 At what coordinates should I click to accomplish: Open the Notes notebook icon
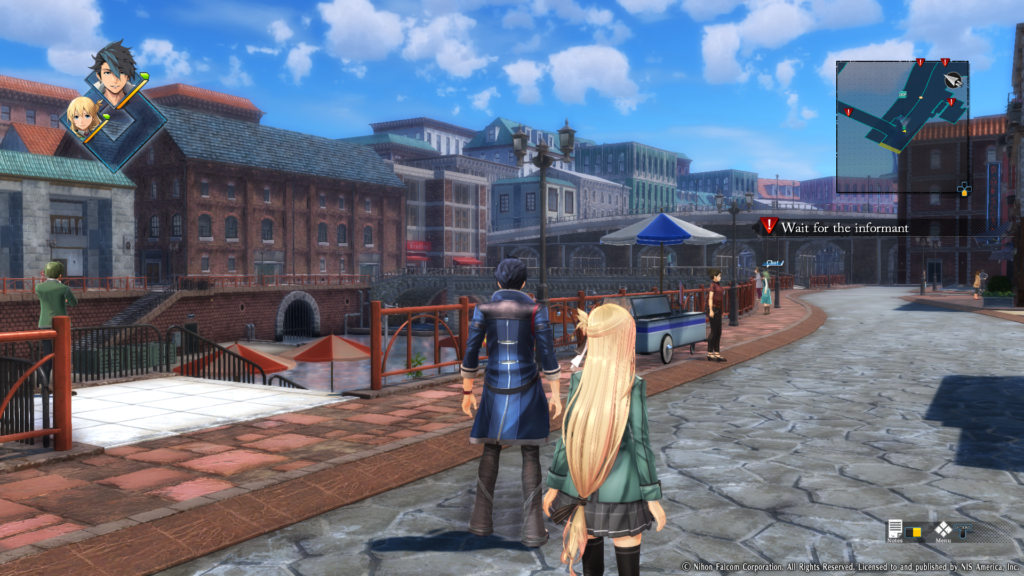(894, 529)
